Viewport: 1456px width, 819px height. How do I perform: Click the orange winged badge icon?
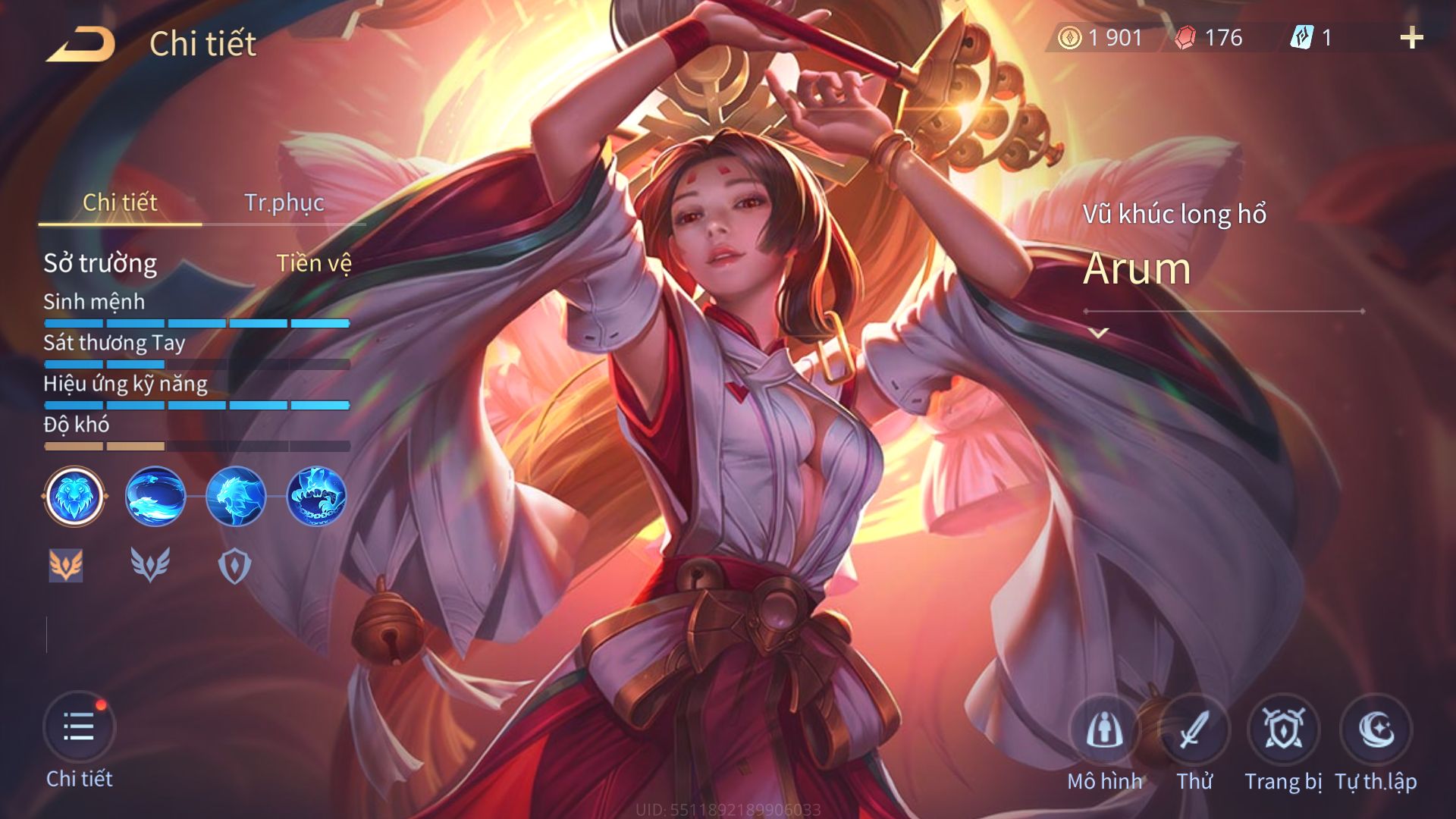coord(66,566)
